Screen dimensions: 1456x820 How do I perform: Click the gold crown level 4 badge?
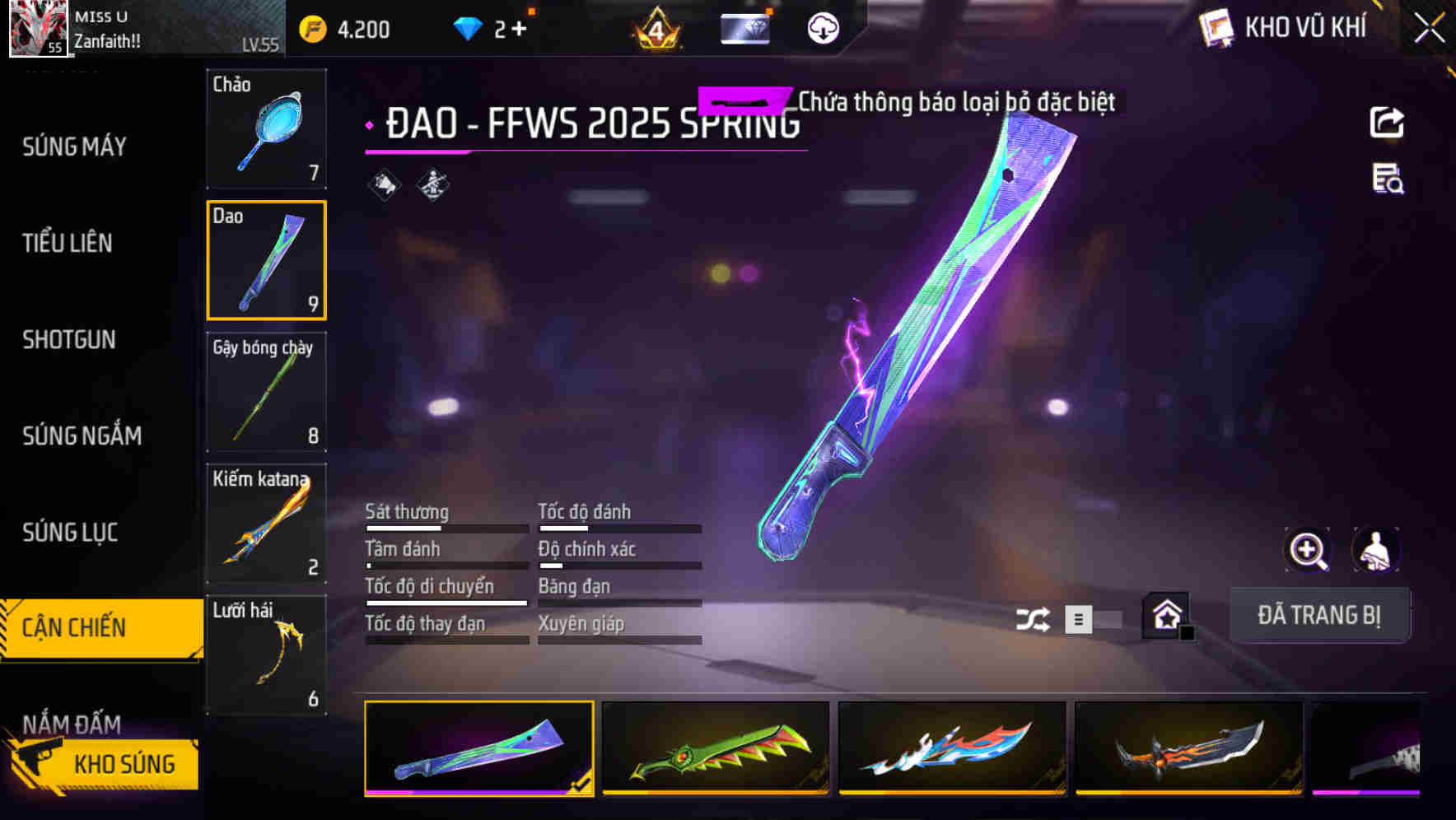(655, 28)
